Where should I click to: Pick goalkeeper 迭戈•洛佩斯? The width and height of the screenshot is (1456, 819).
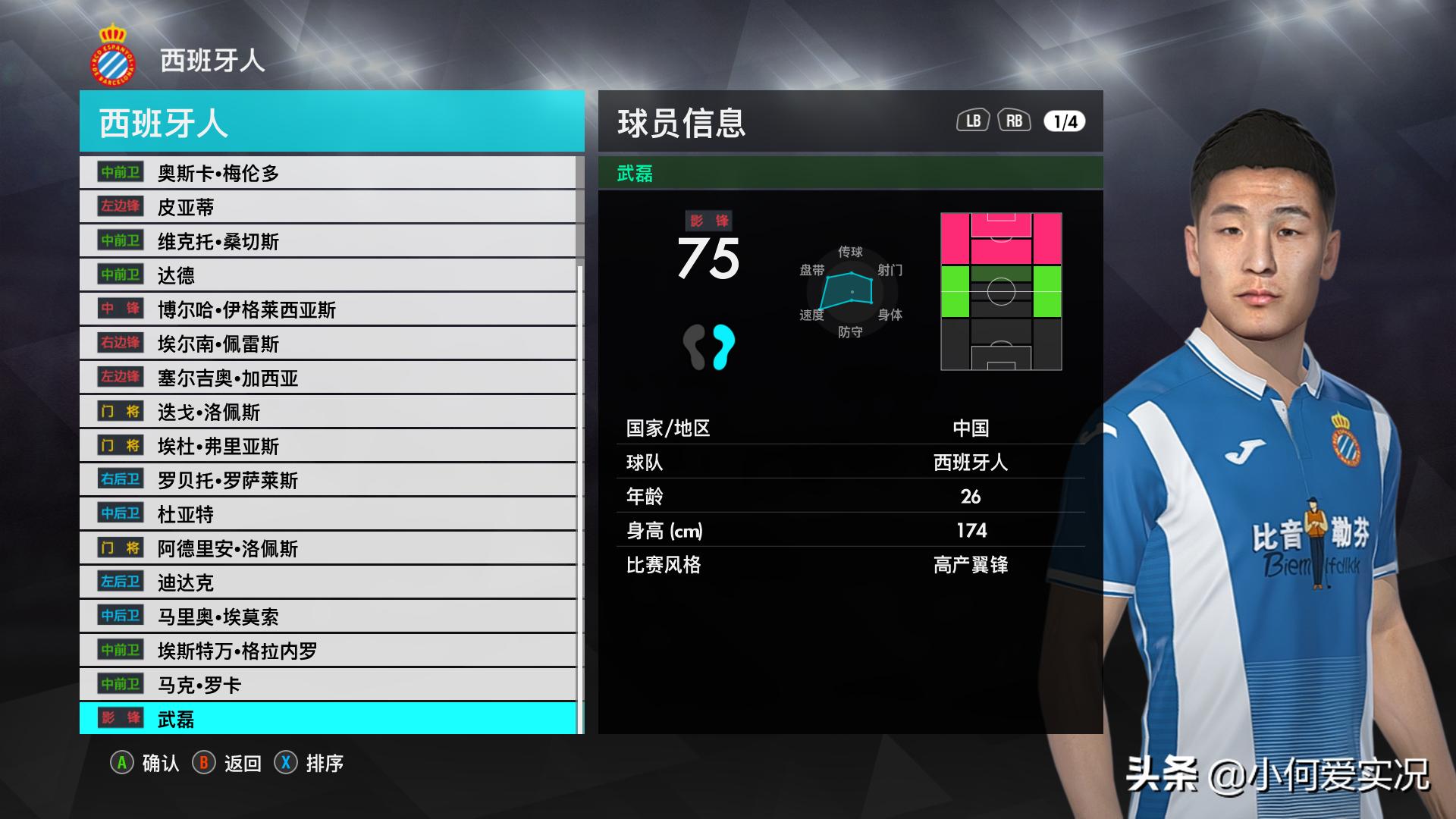click(x=328, y=412)
